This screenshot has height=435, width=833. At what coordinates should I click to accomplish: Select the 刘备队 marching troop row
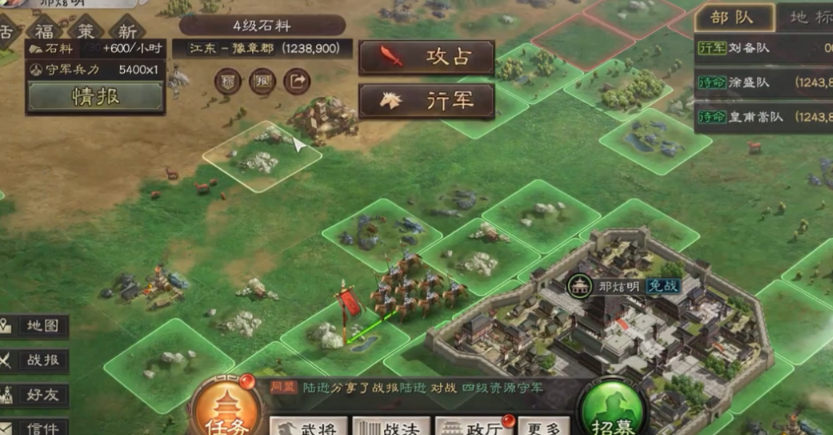[764, 47]
